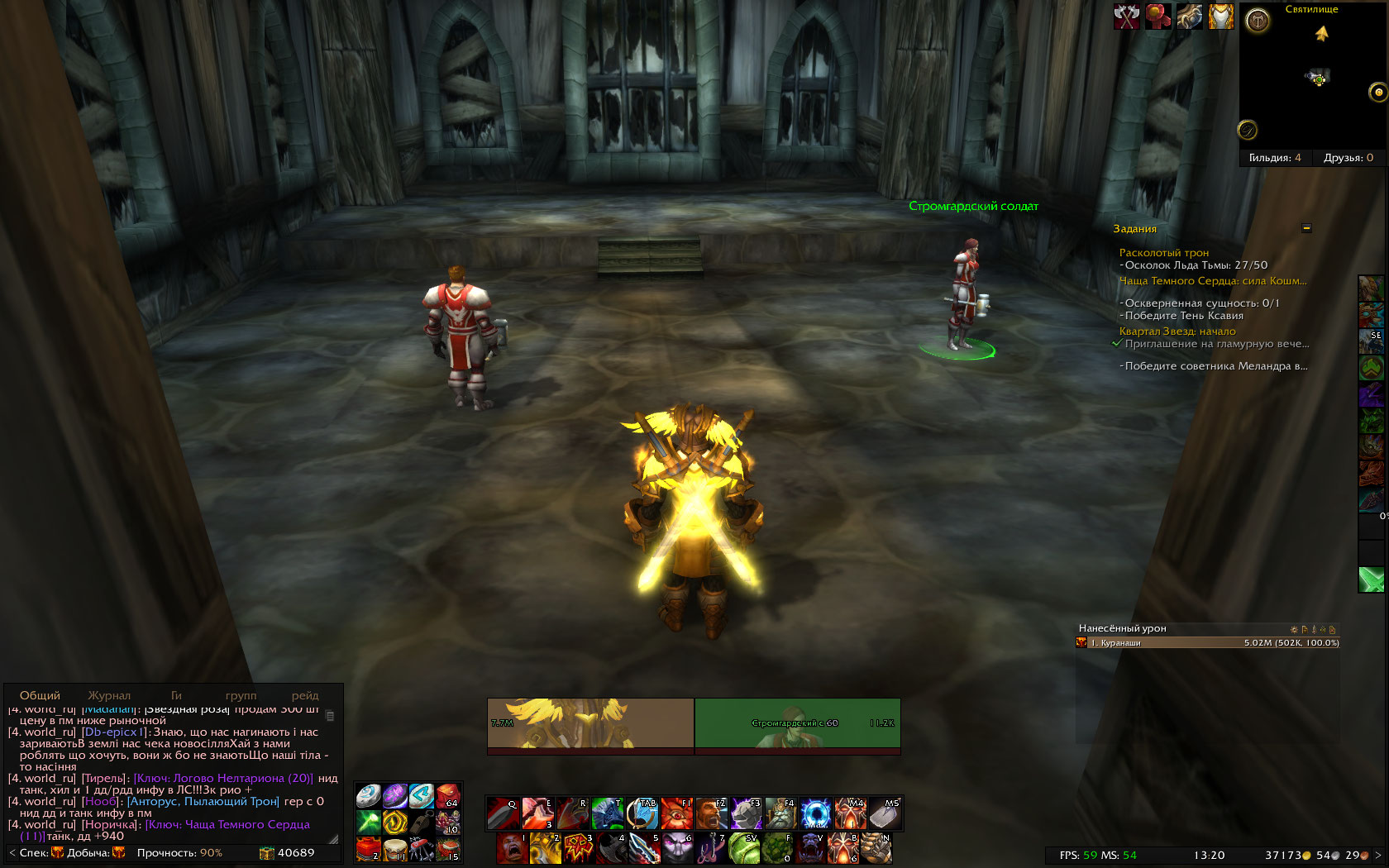Viewport: 1389px width, 868px height.
Task: Open the Журнал chat tab
Action: click(109, 695)
